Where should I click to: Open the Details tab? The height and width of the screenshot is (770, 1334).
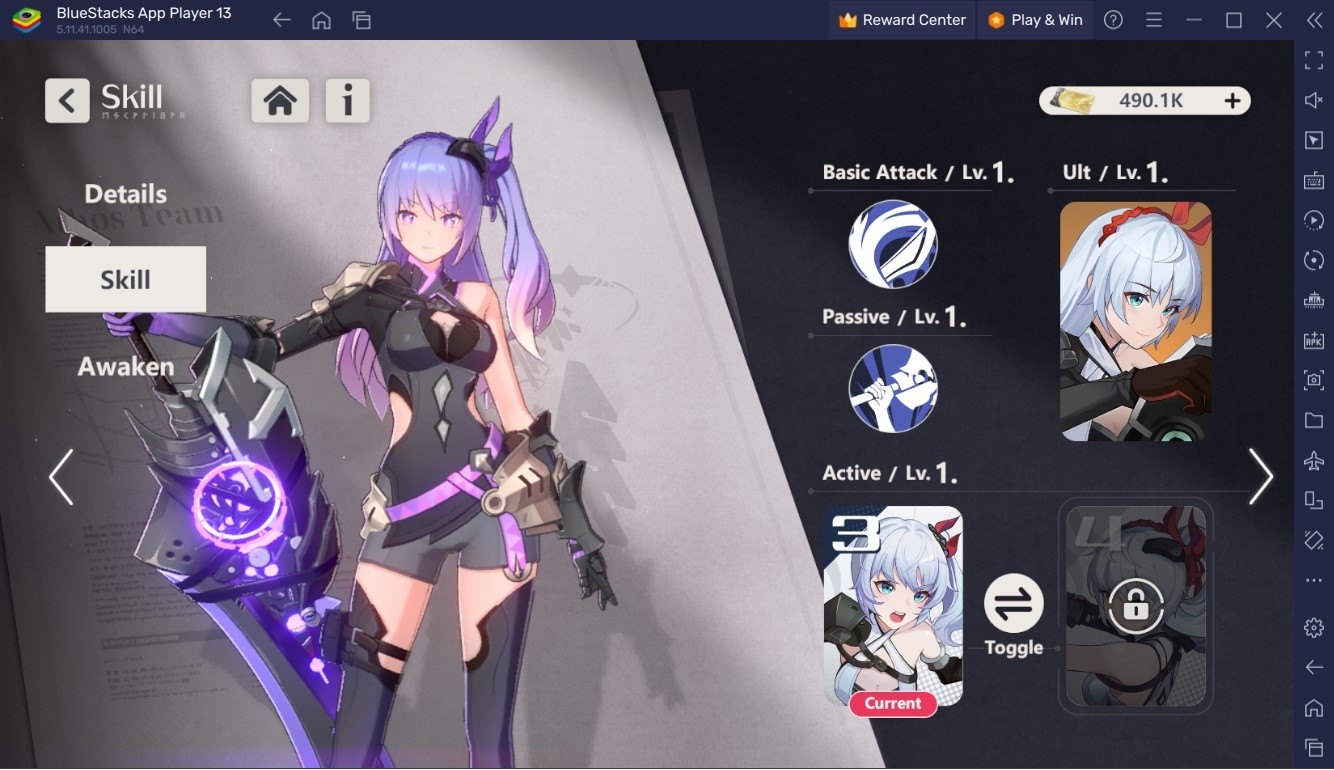pyautogui.click(x=124, y=193)
